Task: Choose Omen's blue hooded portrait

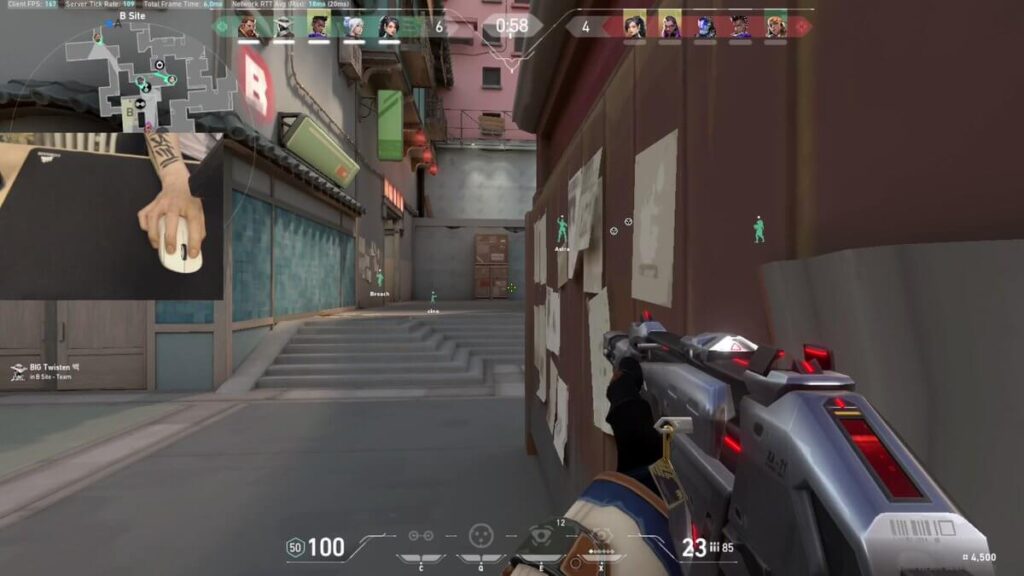Action: 705,27
